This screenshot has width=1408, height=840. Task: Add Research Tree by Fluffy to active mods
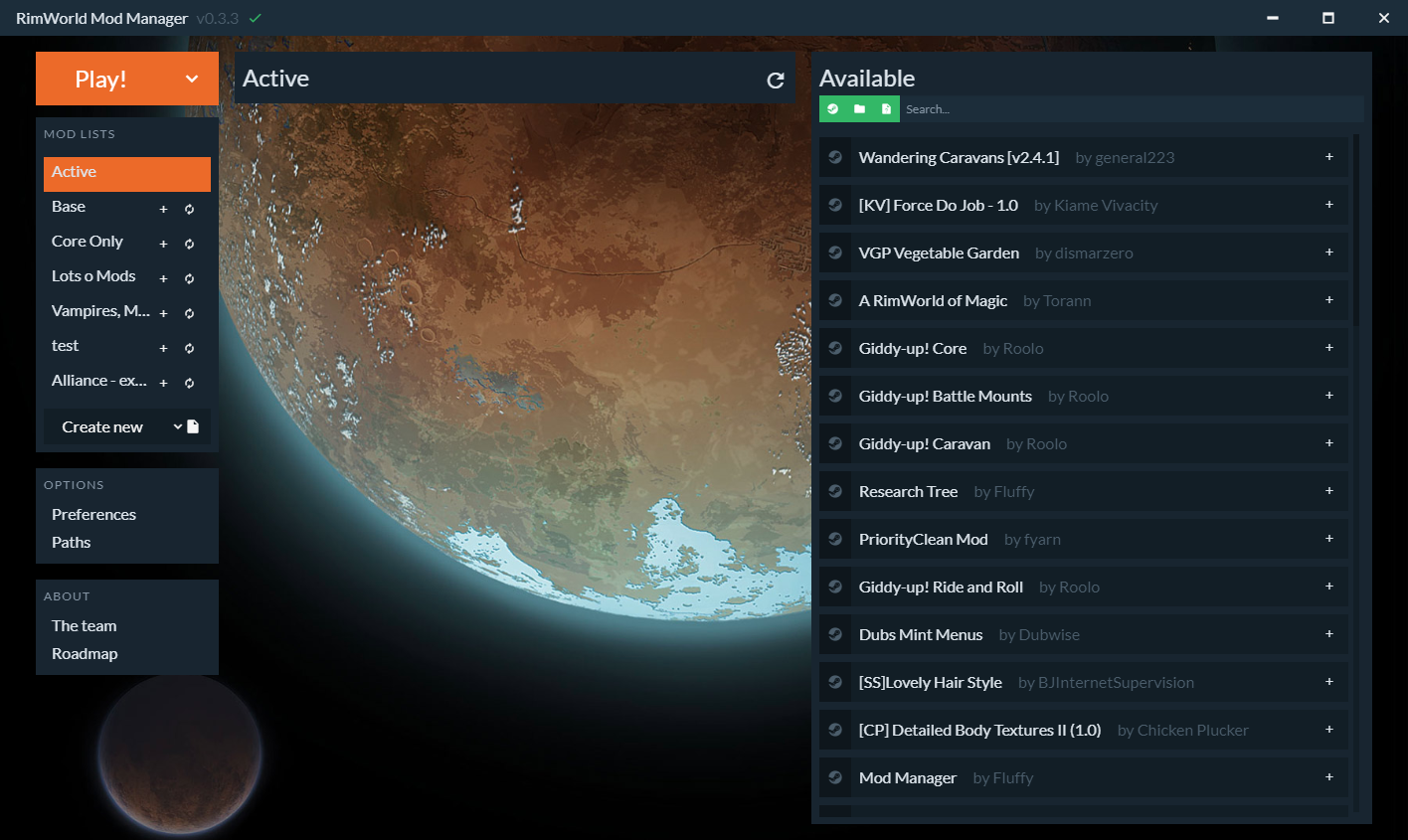point(1329,490)
